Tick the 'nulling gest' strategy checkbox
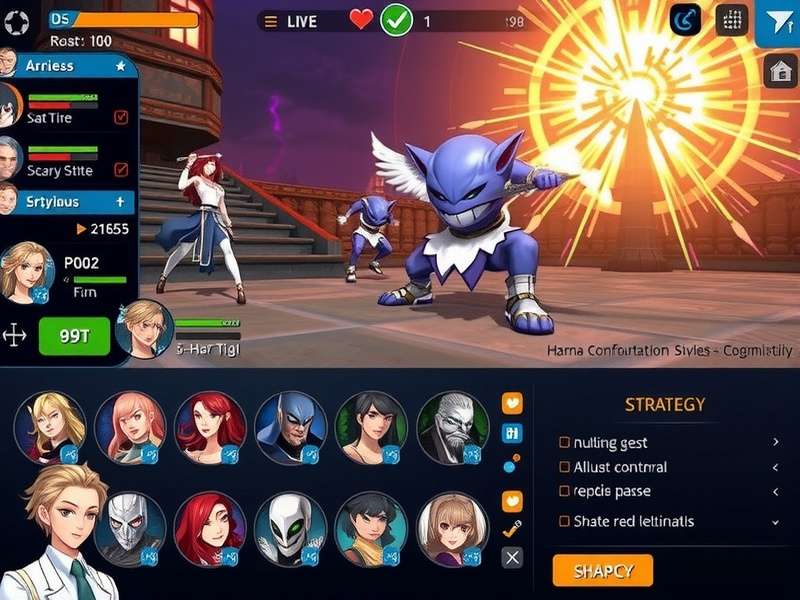800x600 pixels. click(565, 442)
